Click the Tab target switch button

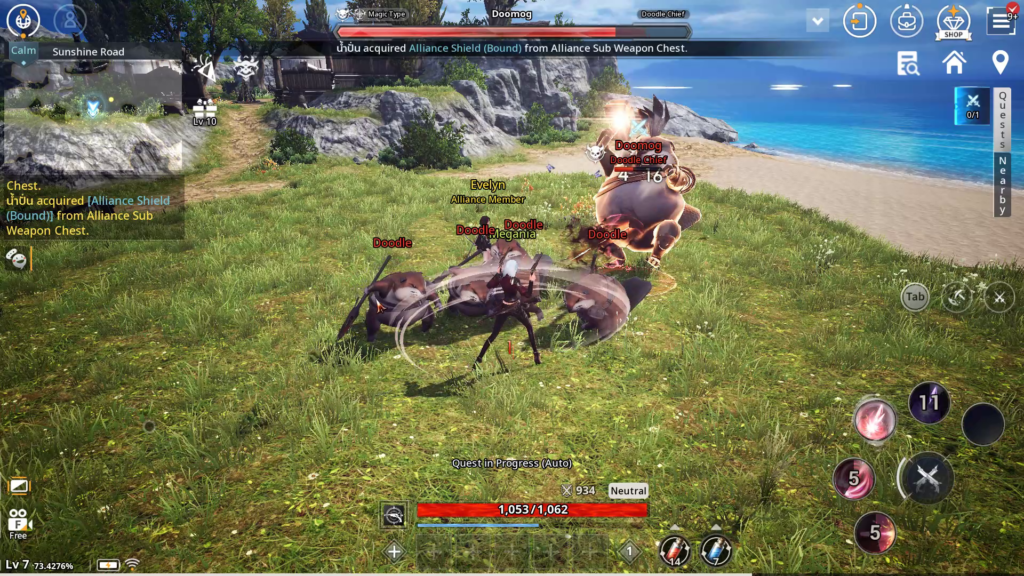pyautogui.click(x=914, y=296)
